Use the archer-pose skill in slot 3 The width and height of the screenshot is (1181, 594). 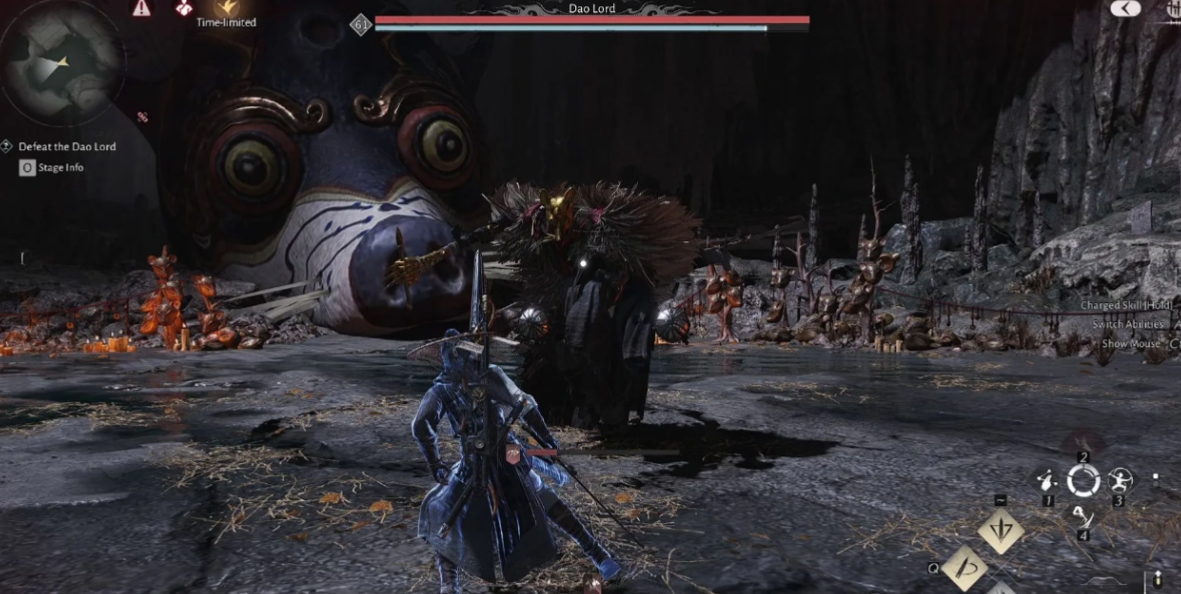pos(1118,482)
